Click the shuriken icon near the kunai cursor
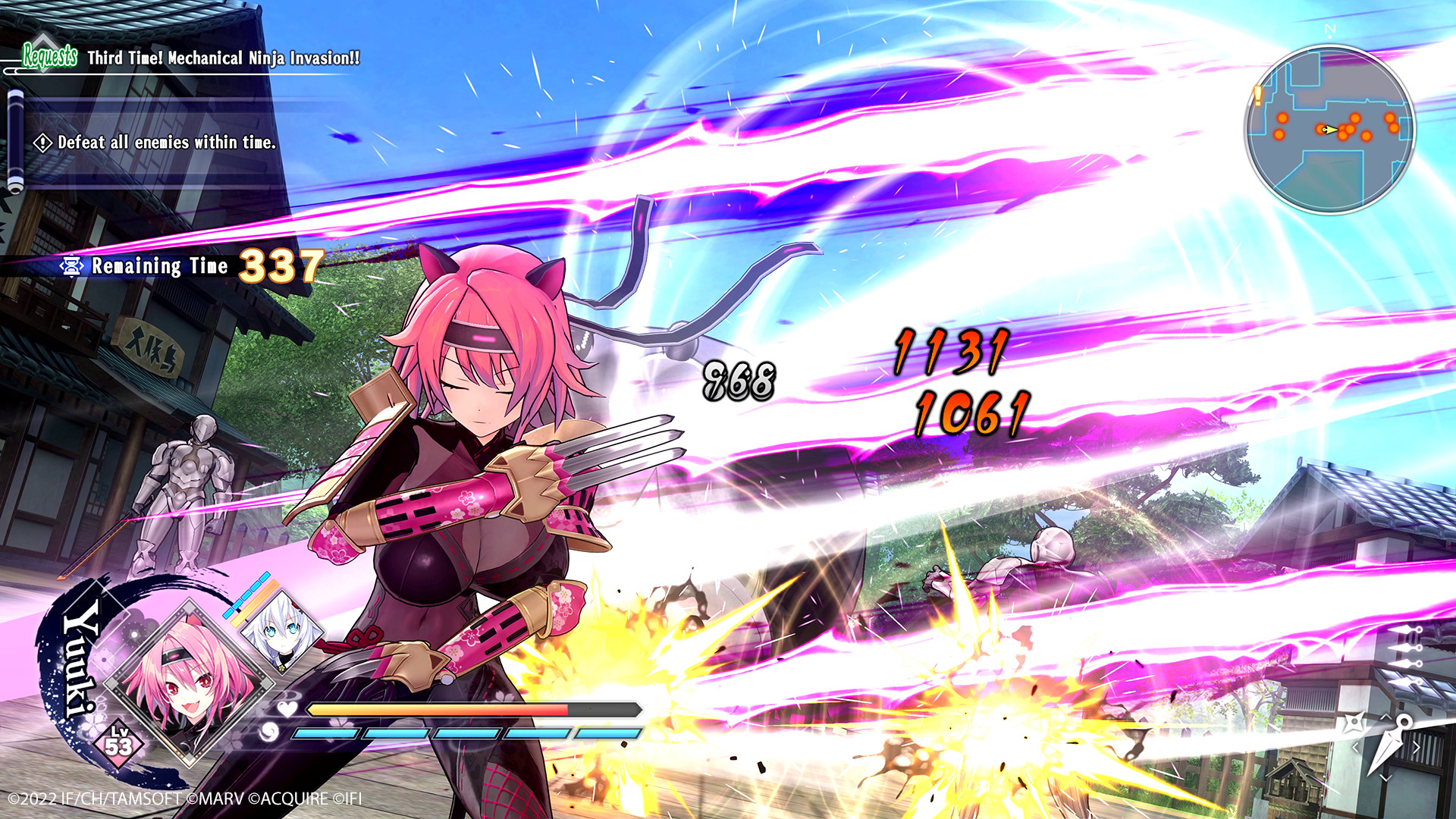Image resolution: width=1456 pixels, height=819 pixels. pyautogui.click(x=1354, y=722)
